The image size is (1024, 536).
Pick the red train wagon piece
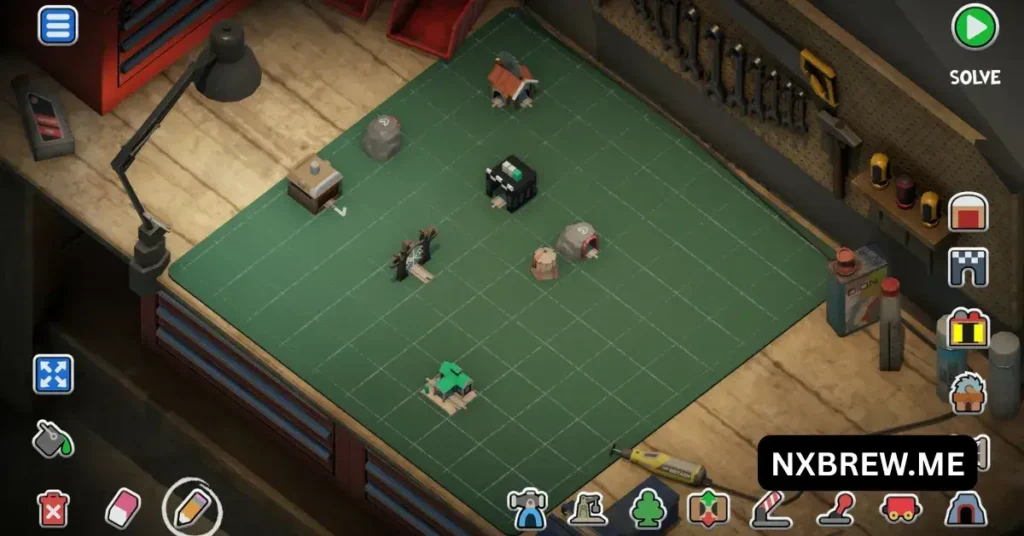tap(898, 509)
